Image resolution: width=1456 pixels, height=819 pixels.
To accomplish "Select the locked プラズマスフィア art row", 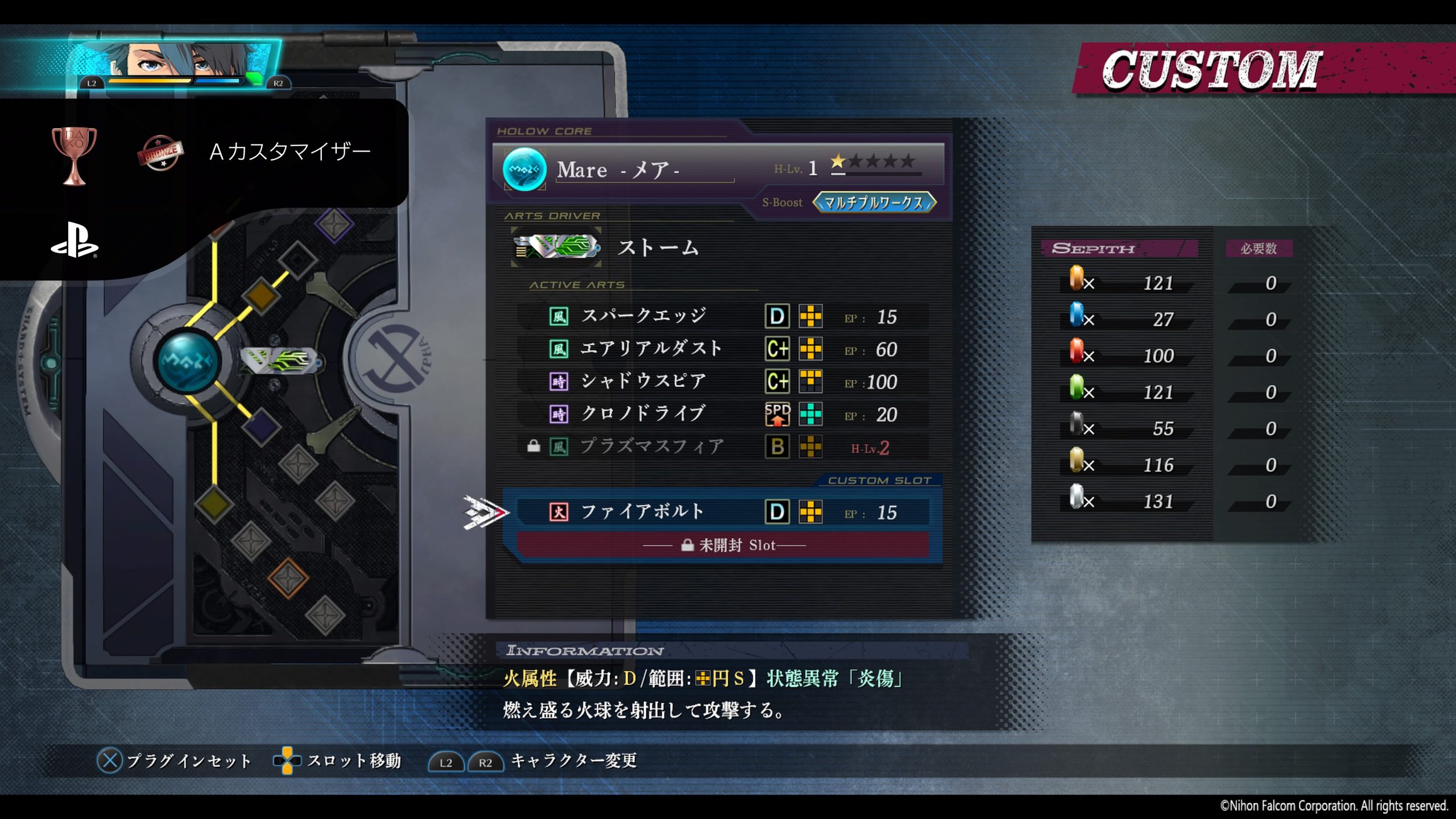I will pyautogui.click(x=722, y=447).
